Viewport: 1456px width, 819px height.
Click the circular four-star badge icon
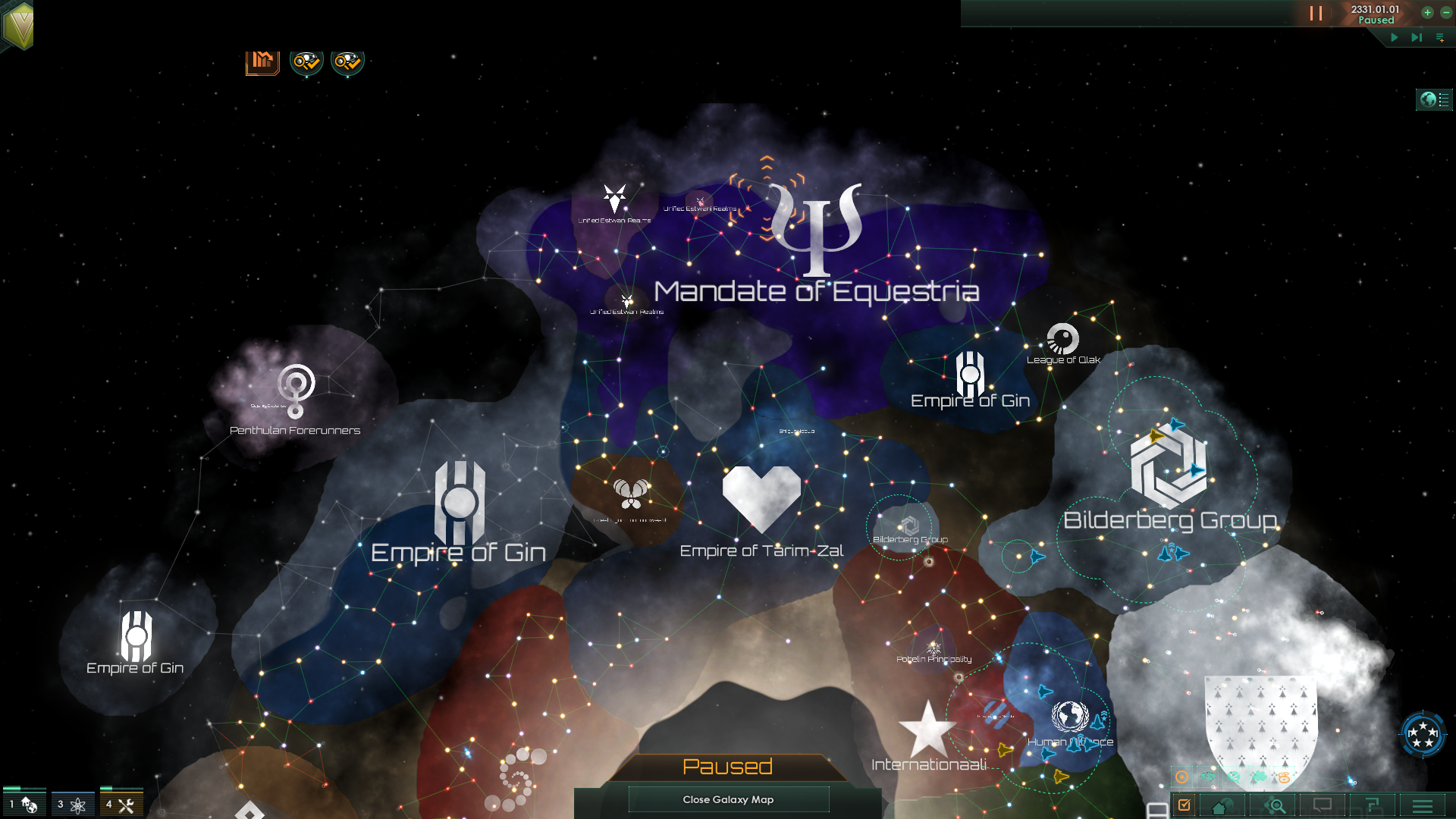(1423, 734)
